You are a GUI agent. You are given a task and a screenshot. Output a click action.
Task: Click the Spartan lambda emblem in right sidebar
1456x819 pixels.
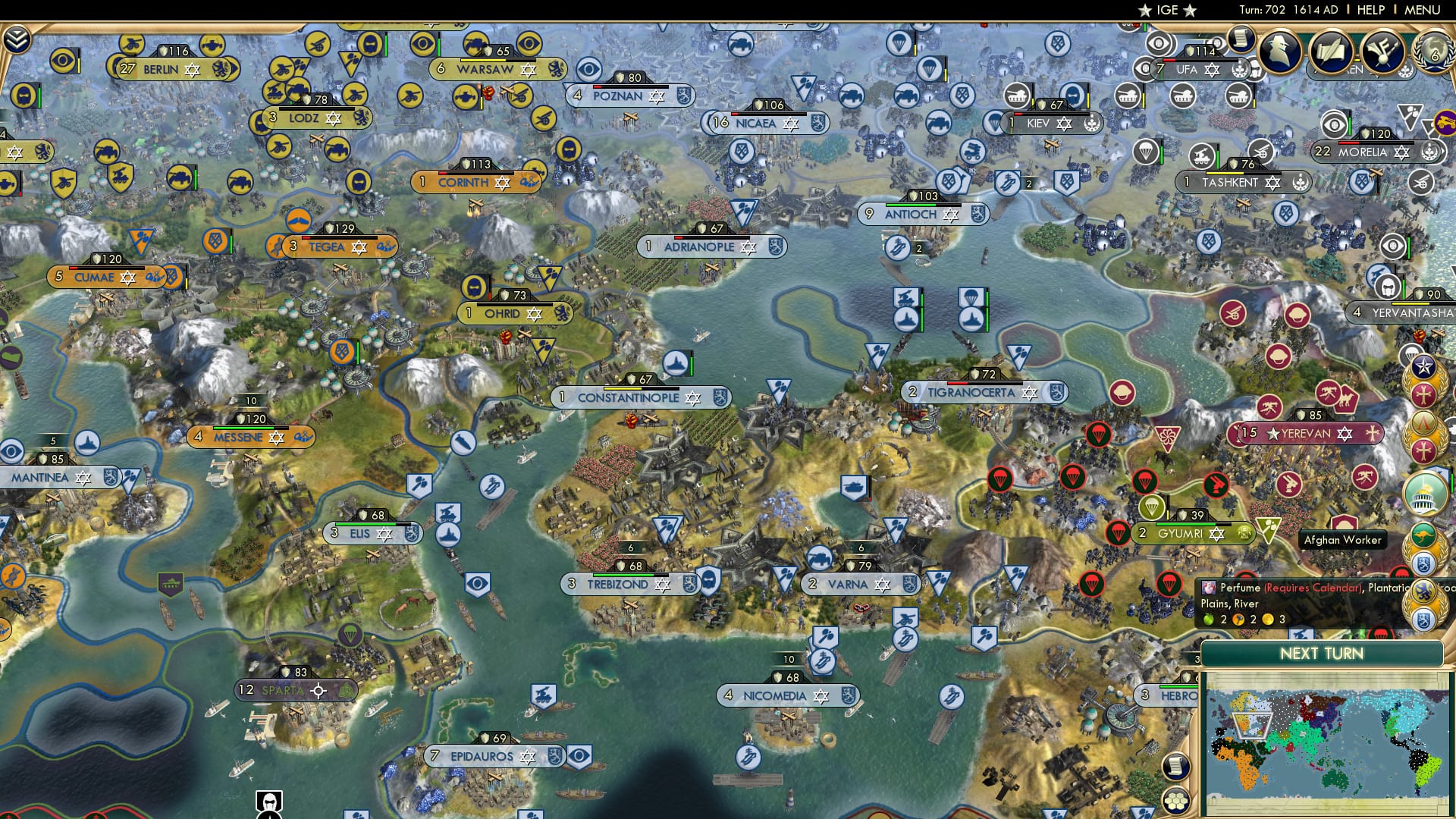click(1423, 422)
